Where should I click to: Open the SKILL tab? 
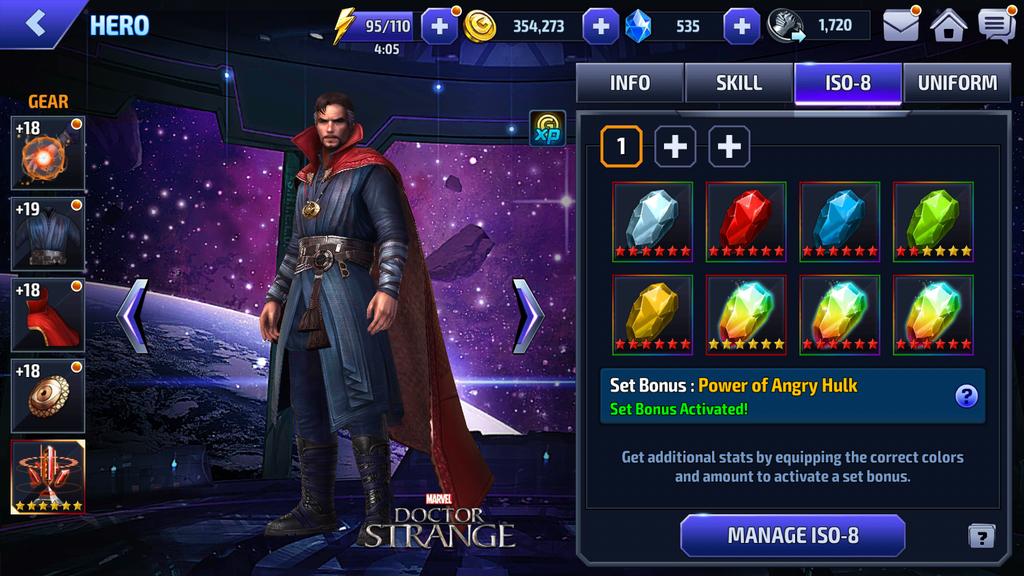pos(739,83)
